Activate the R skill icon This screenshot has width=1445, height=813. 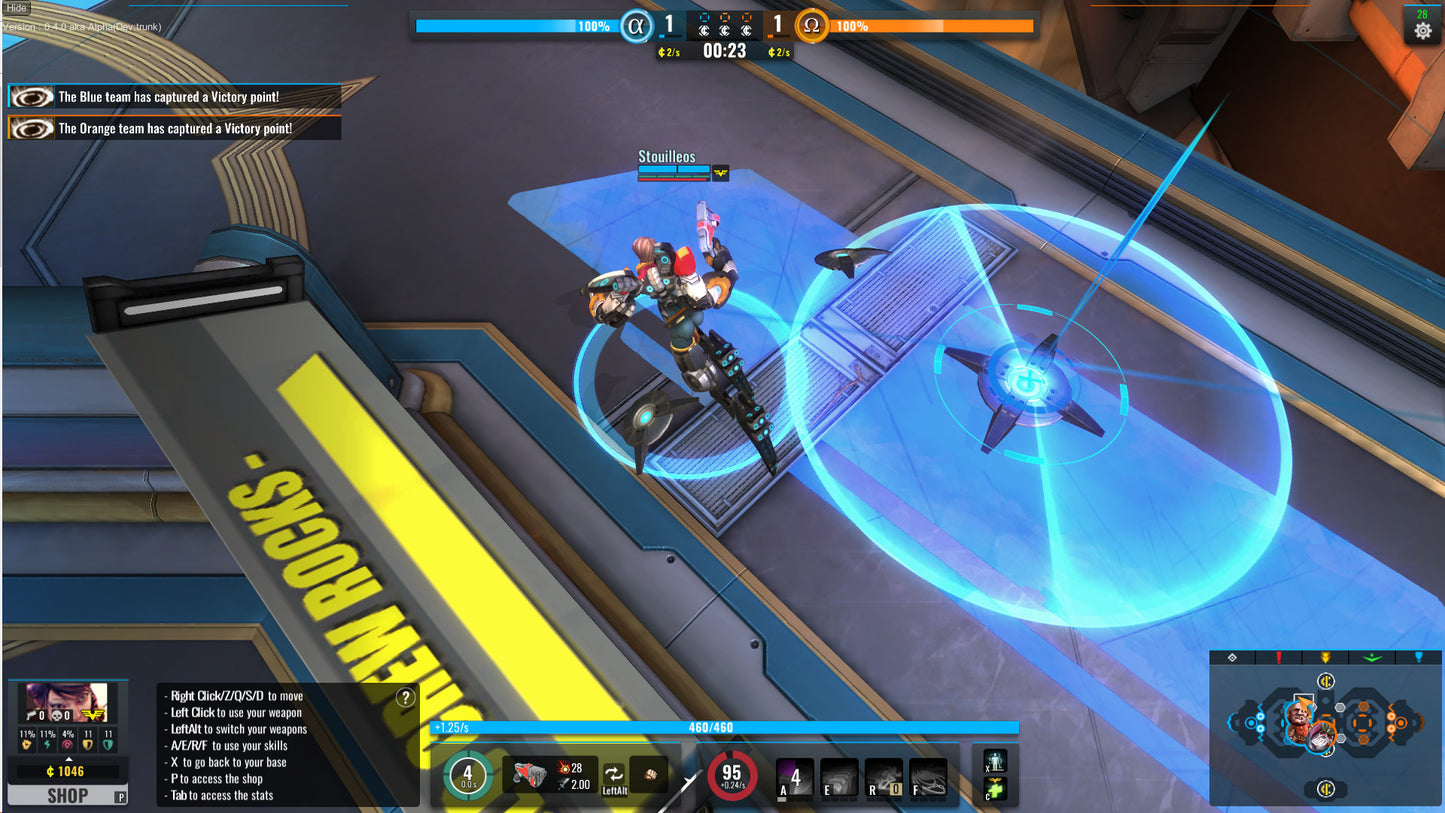pos(884,777)
